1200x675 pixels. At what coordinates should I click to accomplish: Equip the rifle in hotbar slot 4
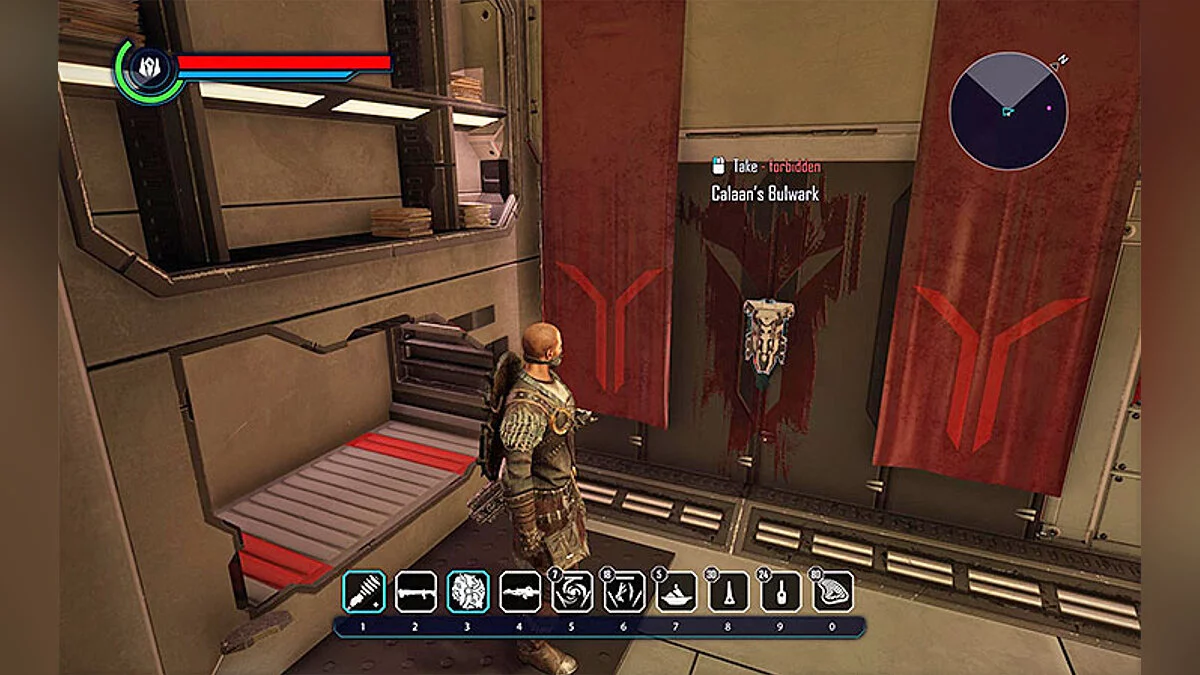point(520,591)
